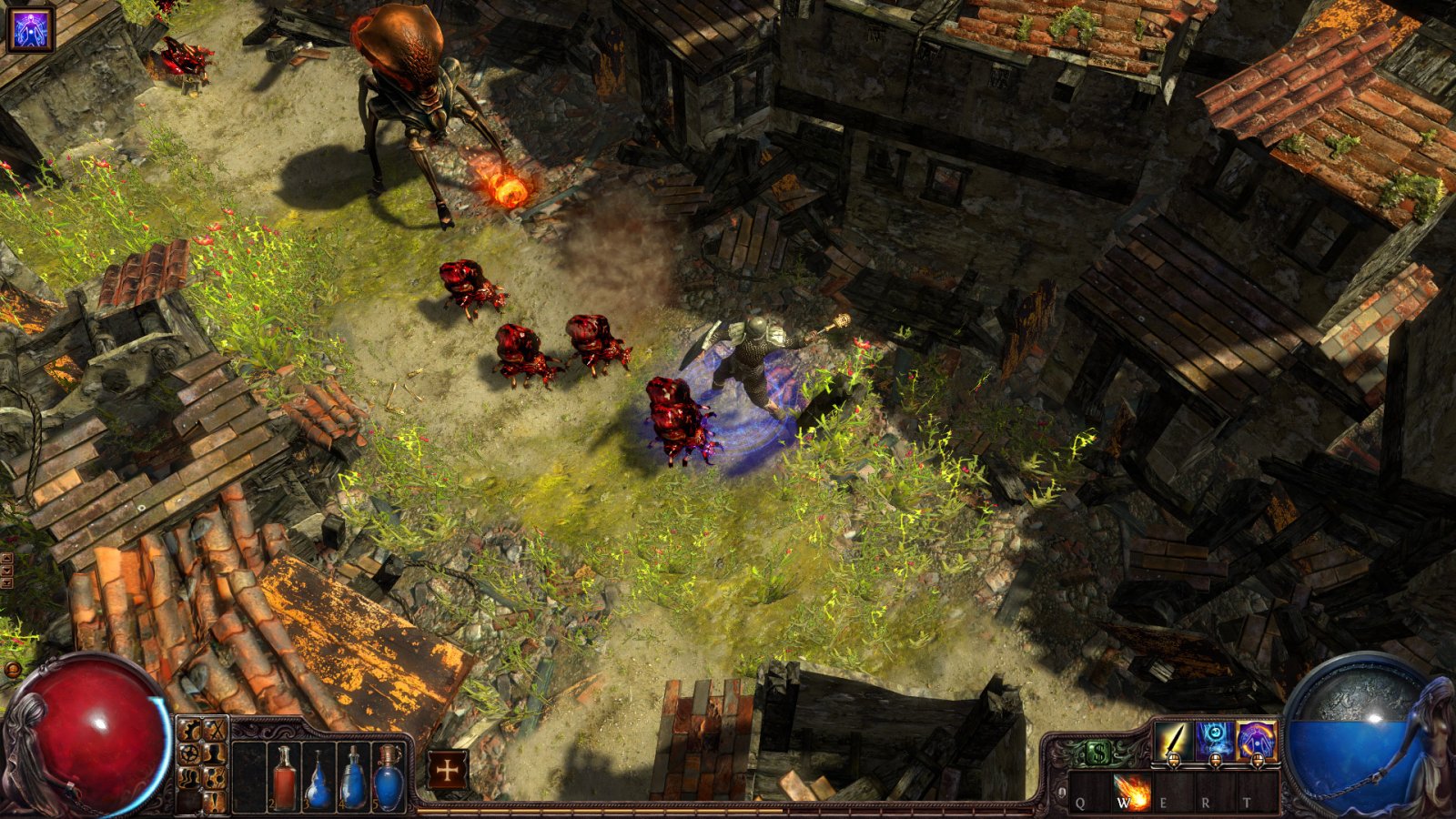Open the Options menu with the gear icon
This screenshot has width=1456, height=819.
pos(188,728)
